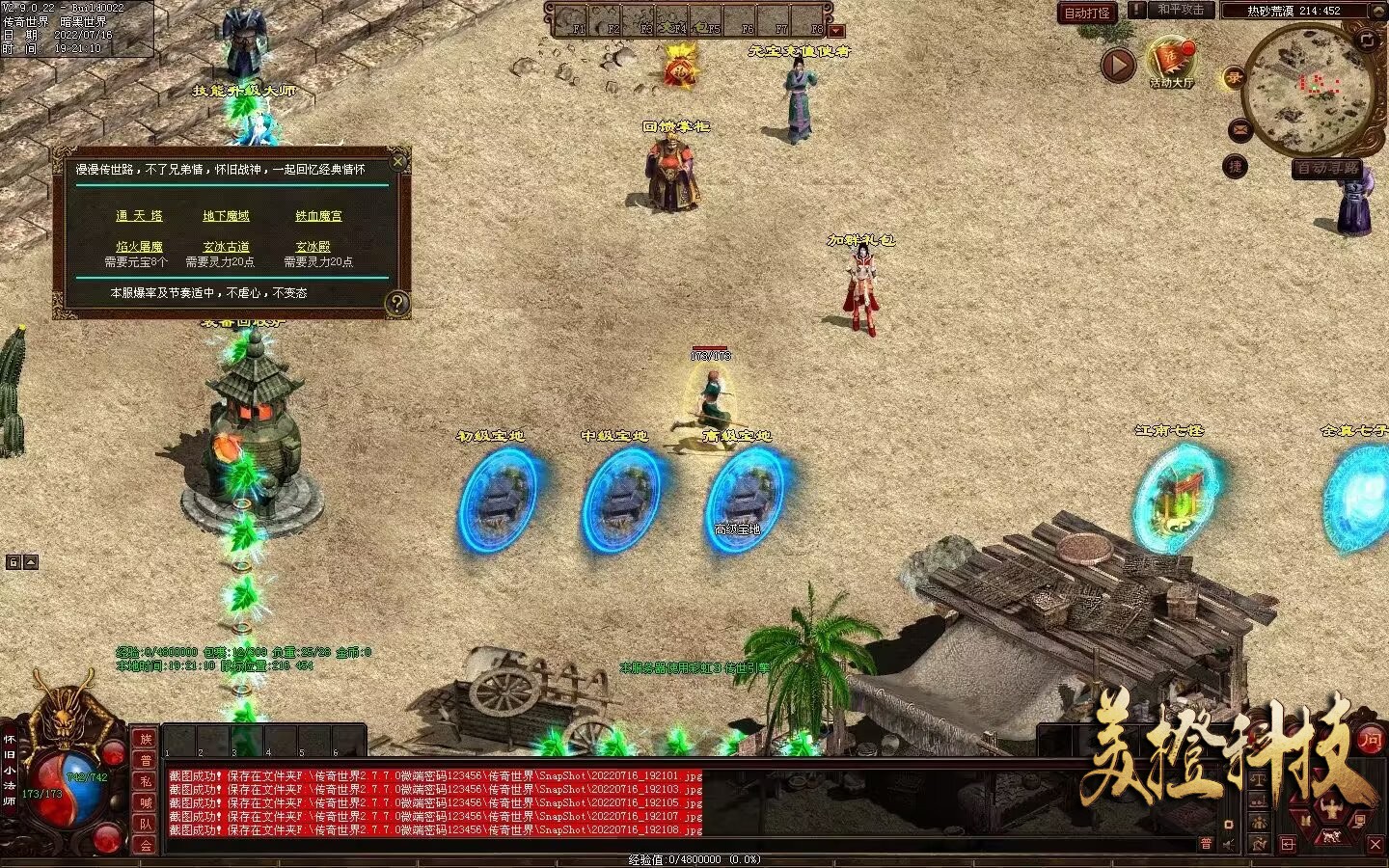Click the 录 record button
The width and height of the screenshot is (1389, 868).
(1234, 78)
